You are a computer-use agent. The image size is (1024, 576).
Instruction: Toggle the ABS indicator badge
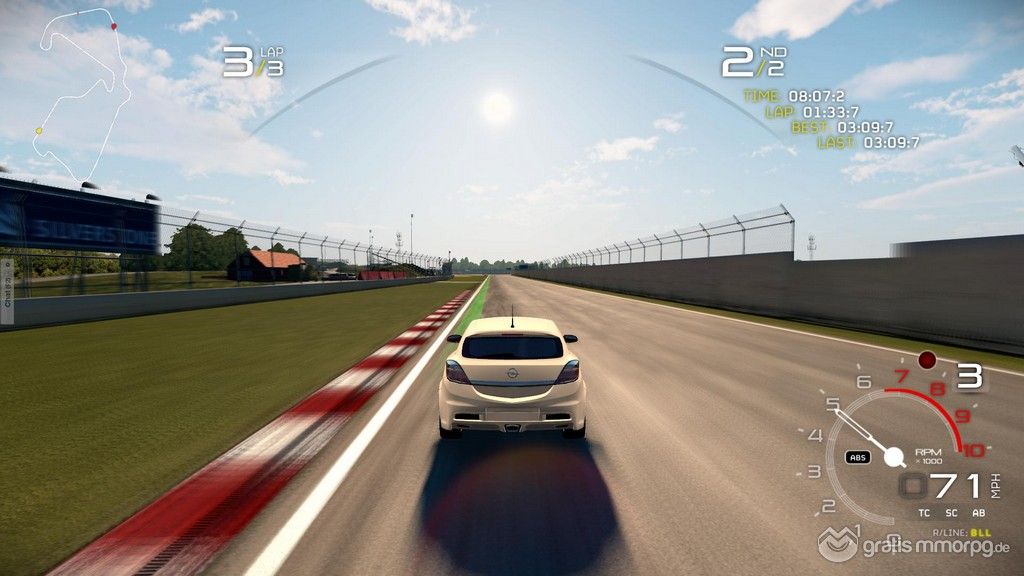tap(857, 457)
